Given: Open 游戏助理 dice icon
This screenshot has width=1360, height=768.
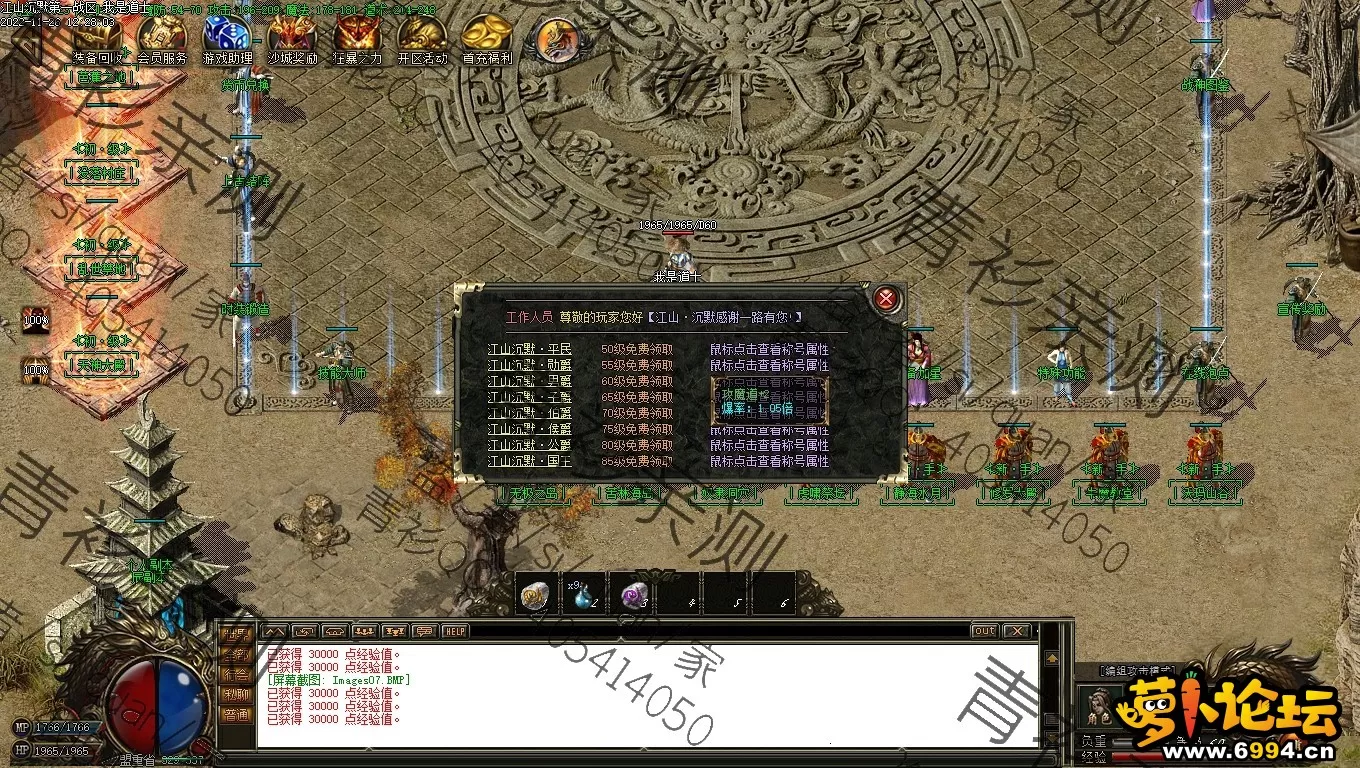Looking at the screenshot, I should (227, 37).
